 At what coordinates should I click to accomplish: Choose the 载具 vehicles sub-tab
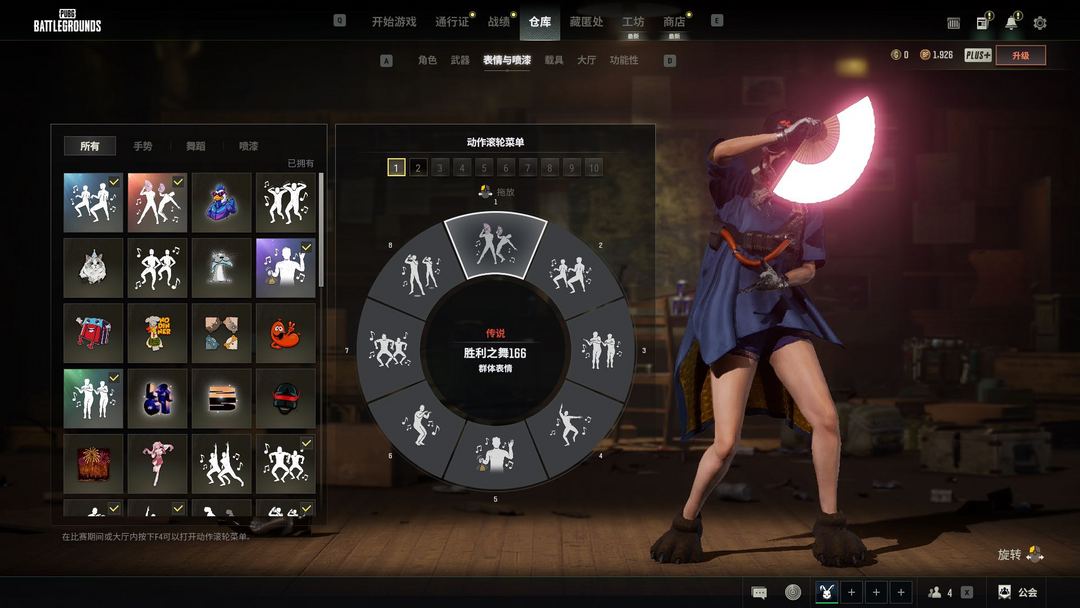click(554, 60)
